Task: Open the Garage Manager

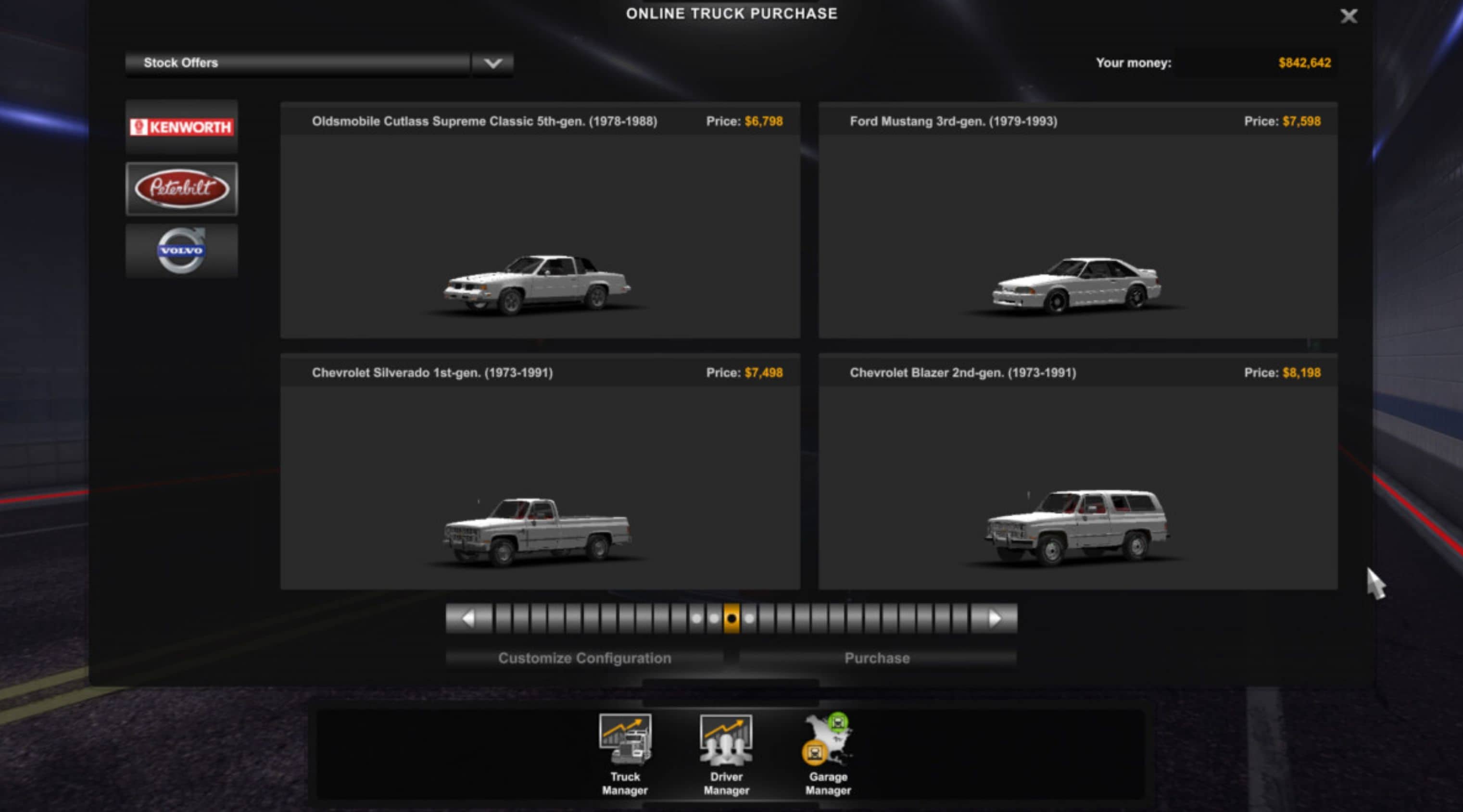Action: pyautogui.click(x=827, y=755)
